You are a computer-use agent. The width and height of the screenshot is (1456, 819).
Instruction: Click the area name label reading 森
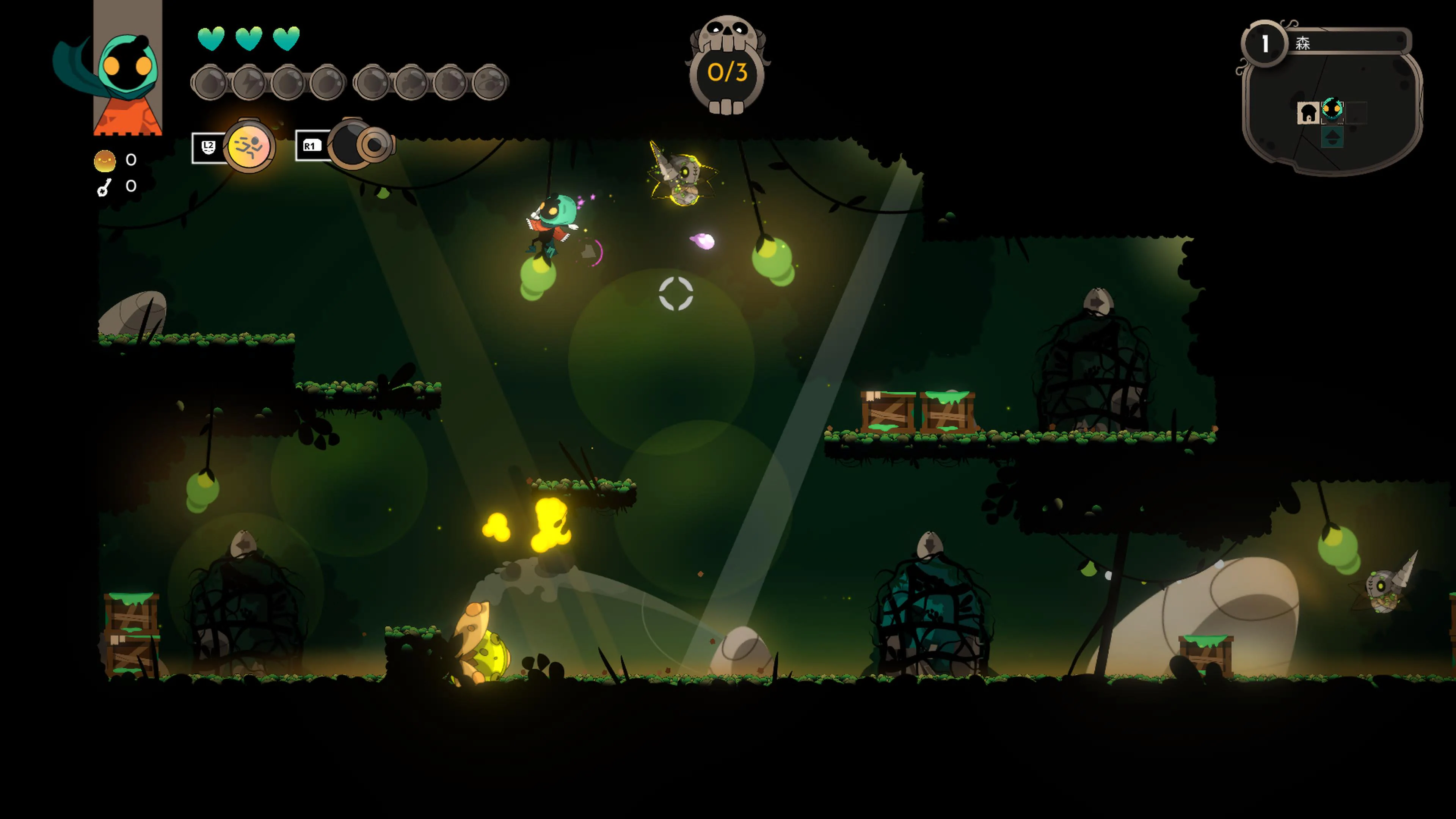pos(1304,43)
